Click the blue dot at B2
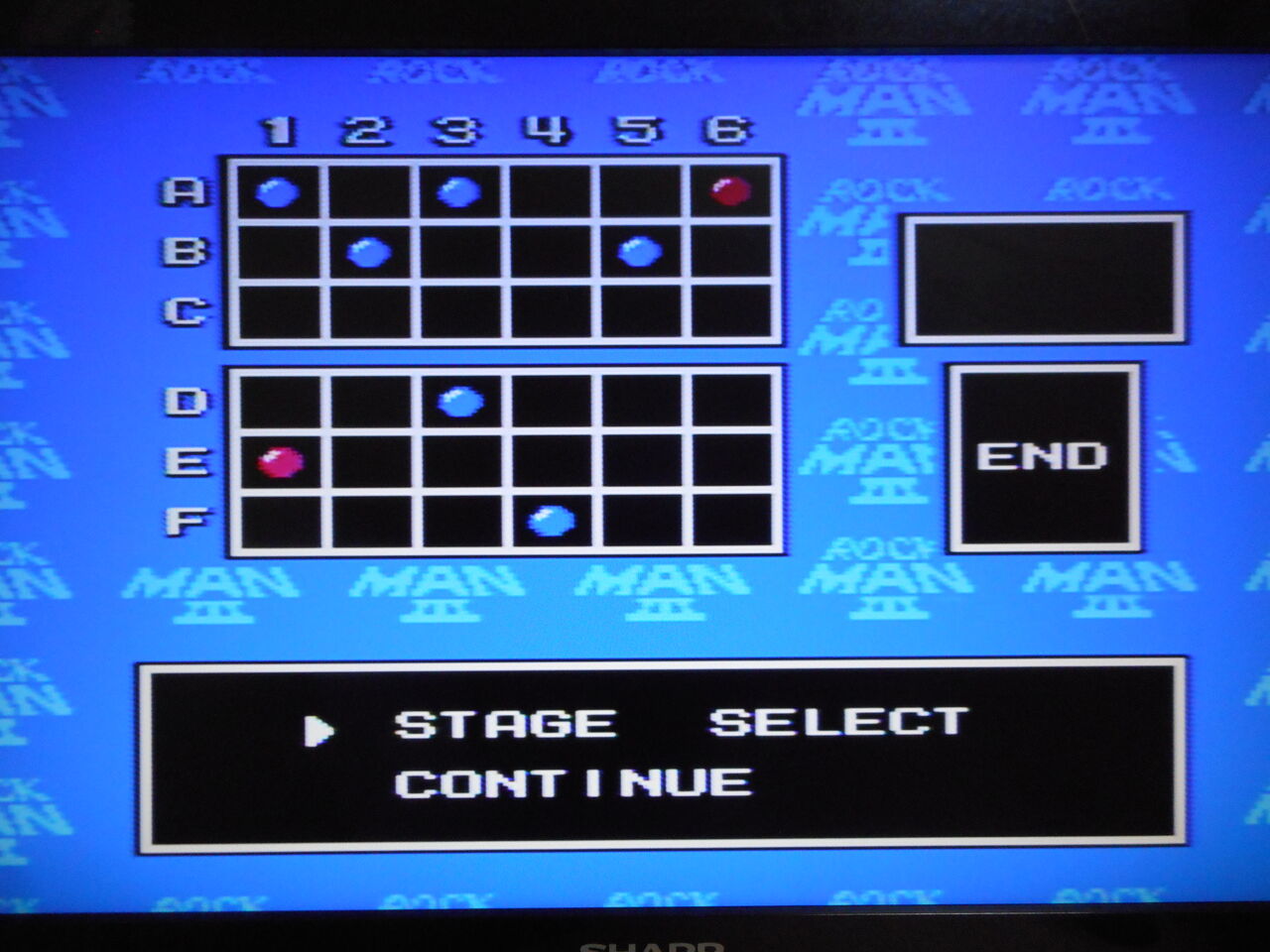The height and width of the screenshot is (952, 1270). point(367,254)
